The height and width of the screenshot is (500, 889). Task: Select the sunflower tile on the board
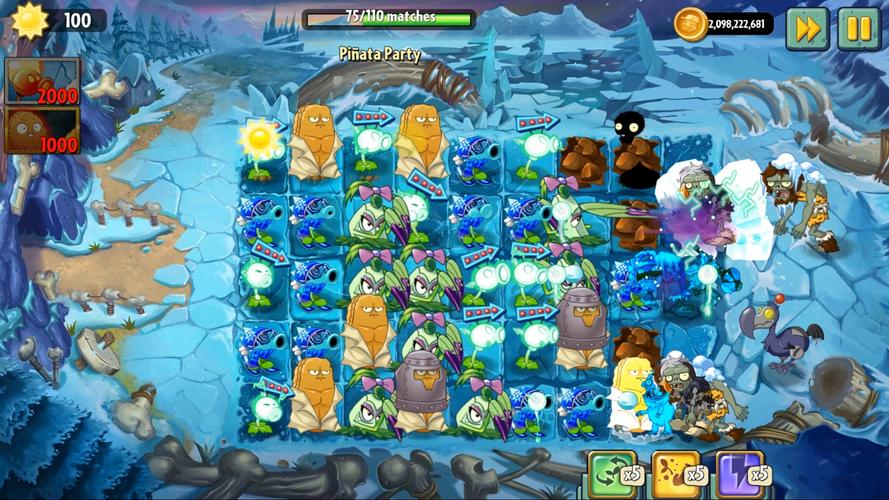[x=262, y=146]
